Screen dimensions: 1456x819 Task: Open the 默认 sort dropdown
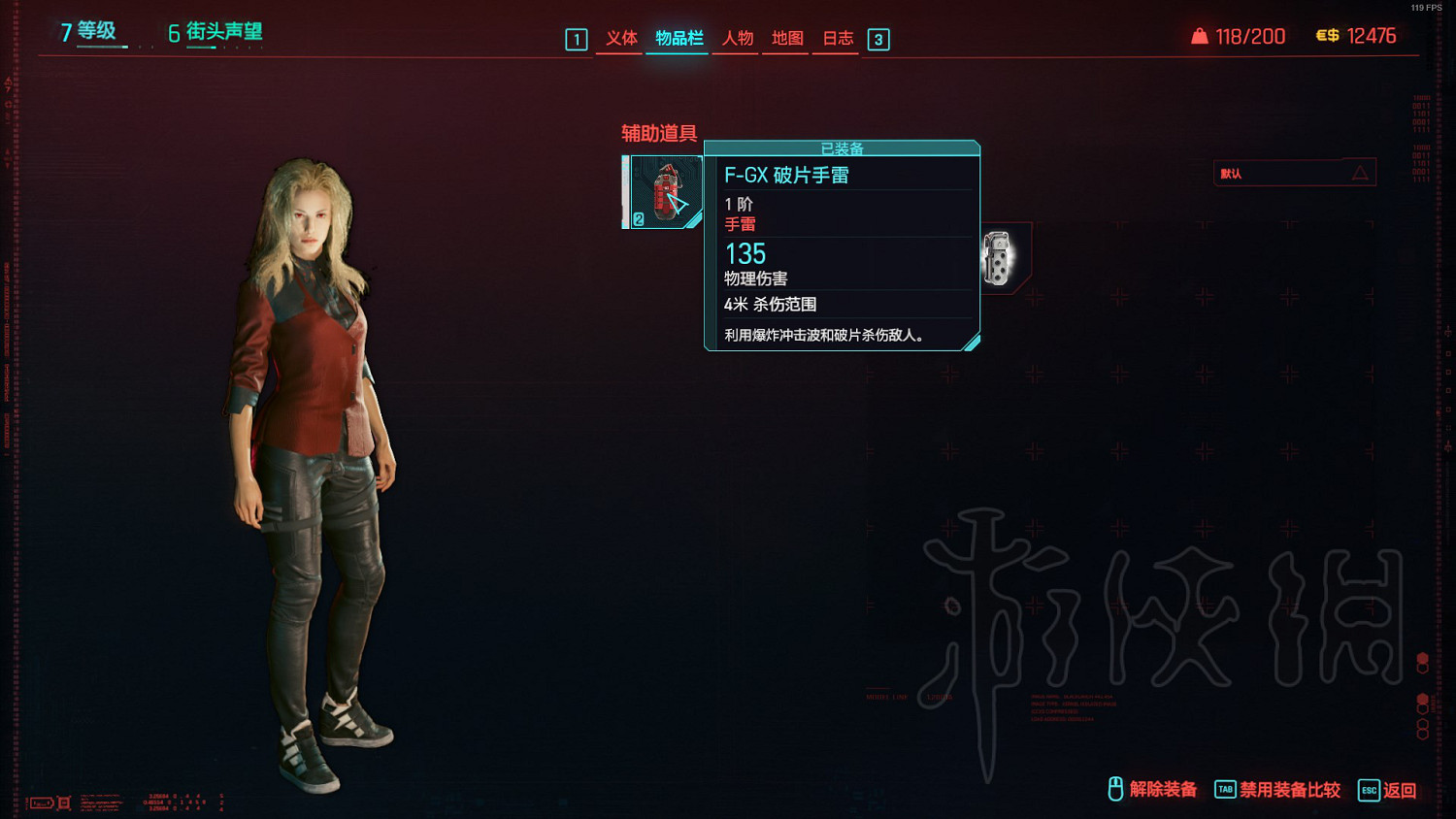[1294, 173]
